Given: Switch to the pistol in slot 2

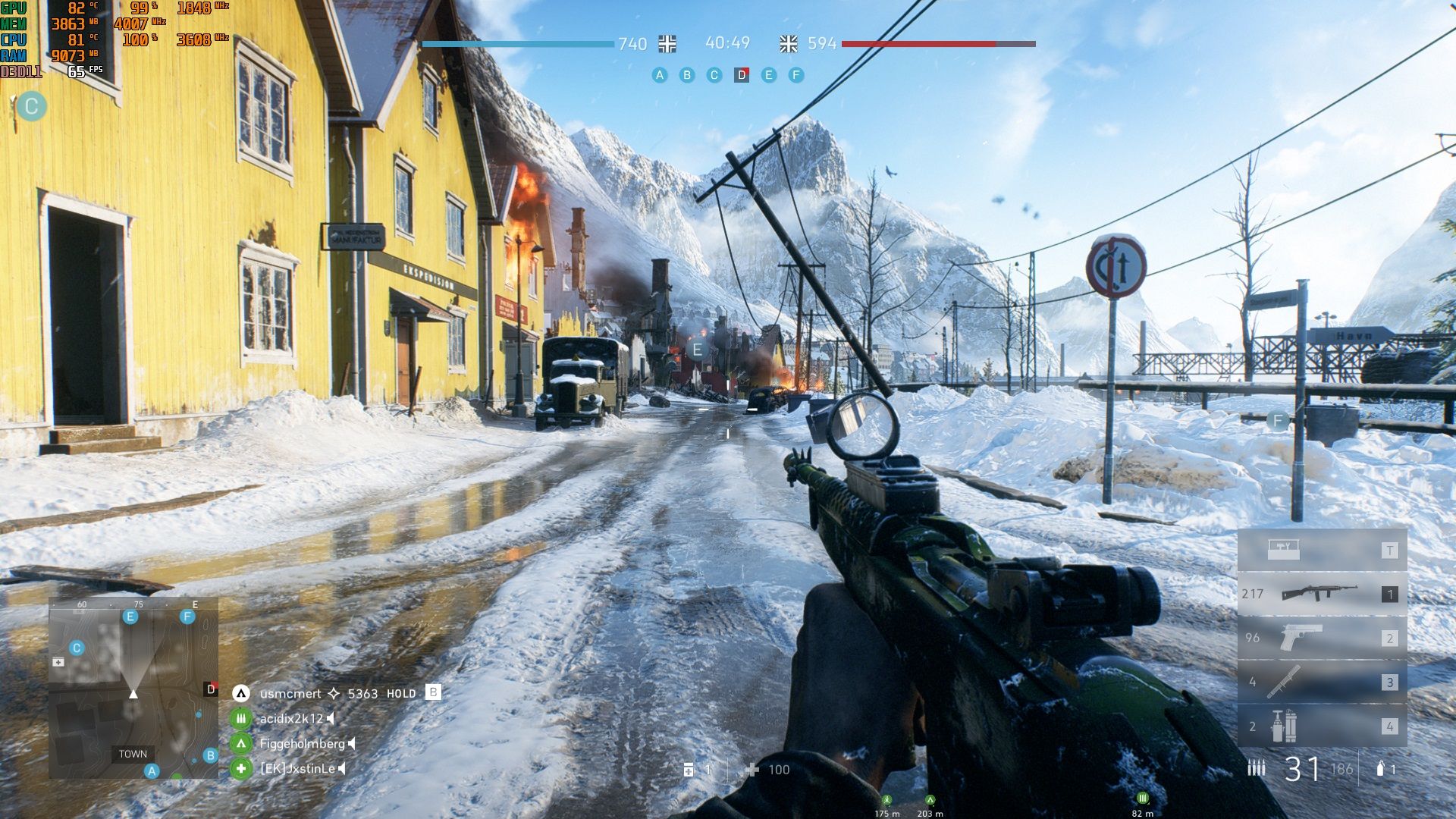Looking at the screenshot, I should click(1322, 638).
